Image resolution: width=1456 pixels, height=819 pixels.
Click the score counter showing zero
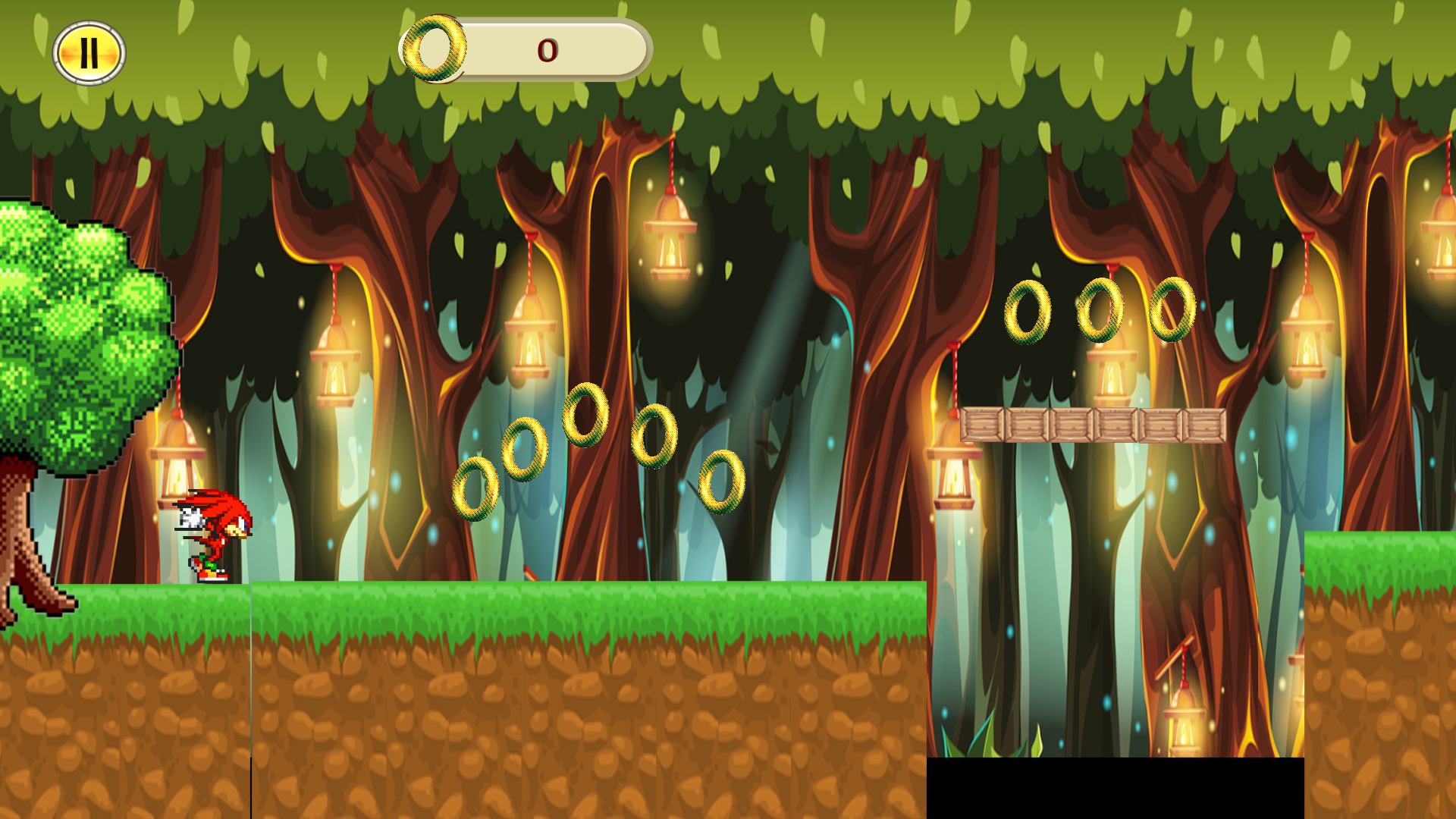(548, 50)
